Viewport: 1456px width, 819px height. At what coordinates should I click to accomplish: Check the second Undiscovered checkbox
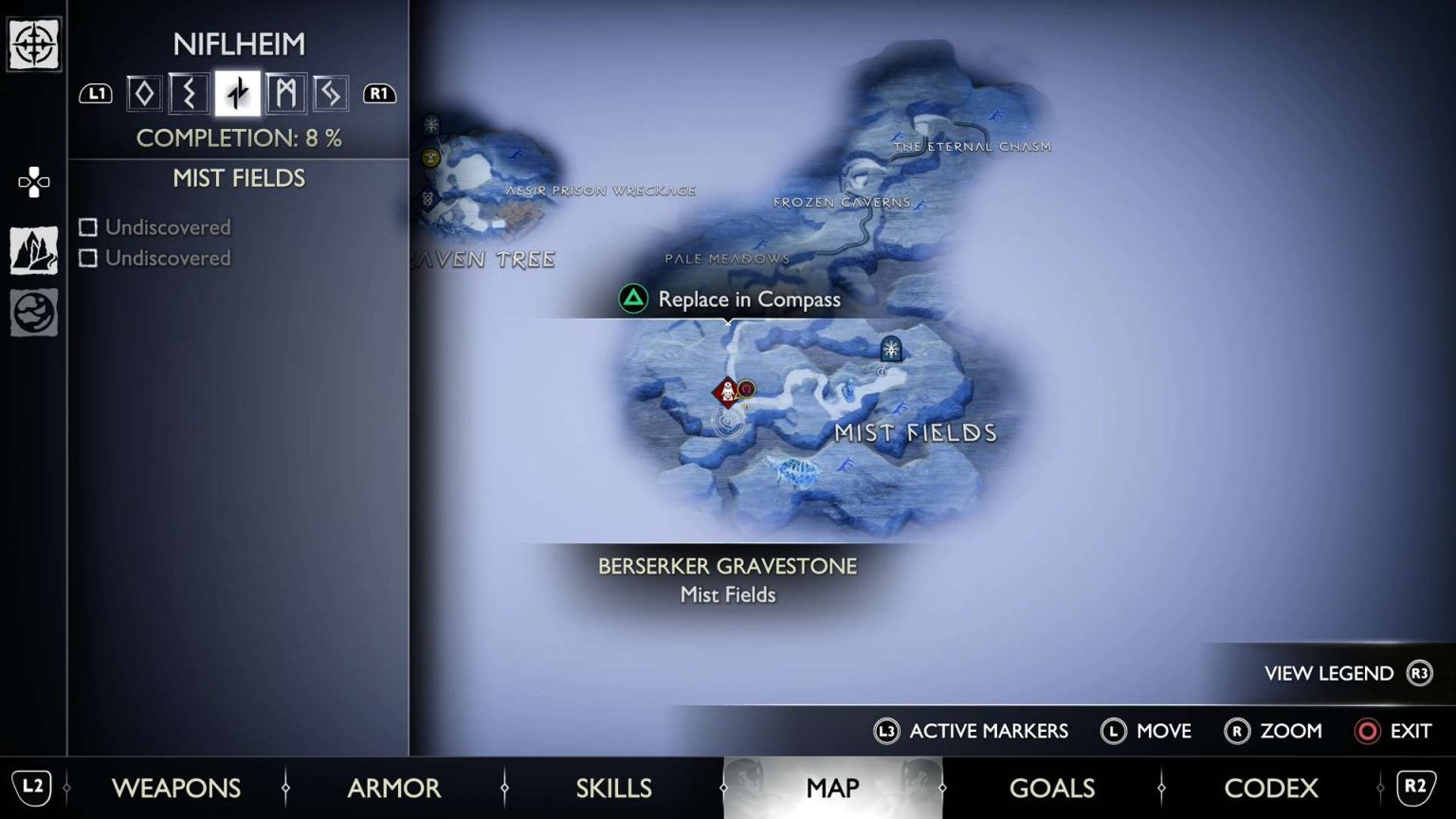pyautogui.click(x=89, y=258)
